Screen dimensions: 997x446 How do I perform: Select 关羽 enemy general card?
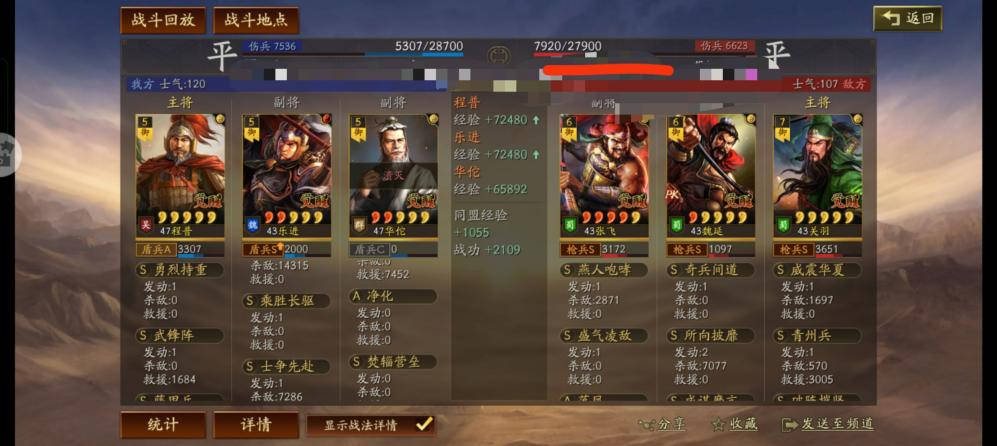(x=817, y=170)
